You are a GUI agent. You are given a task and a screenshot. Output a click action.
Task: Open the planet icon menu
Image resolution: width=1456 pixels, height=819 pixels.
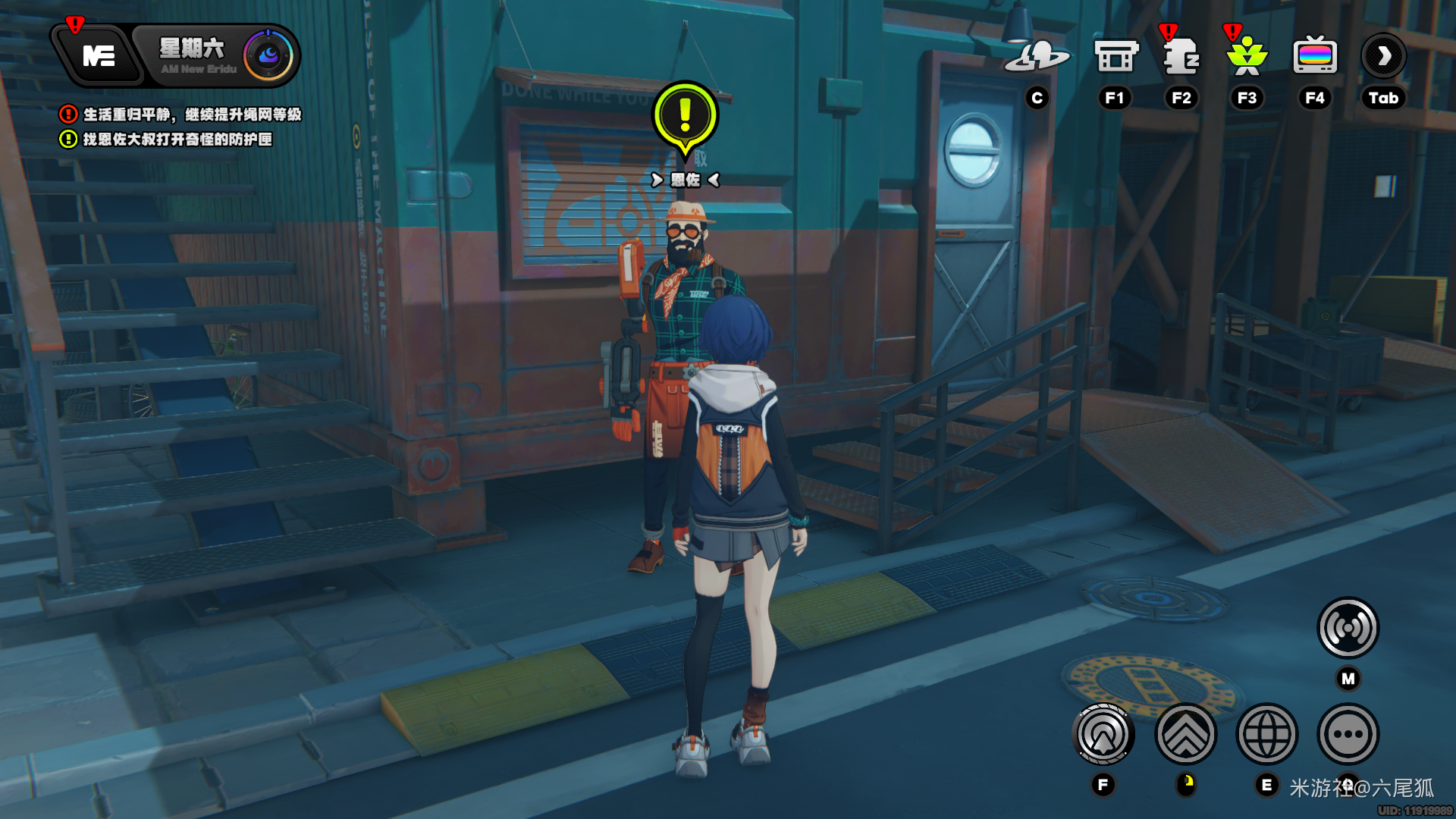click(1037, 56)
